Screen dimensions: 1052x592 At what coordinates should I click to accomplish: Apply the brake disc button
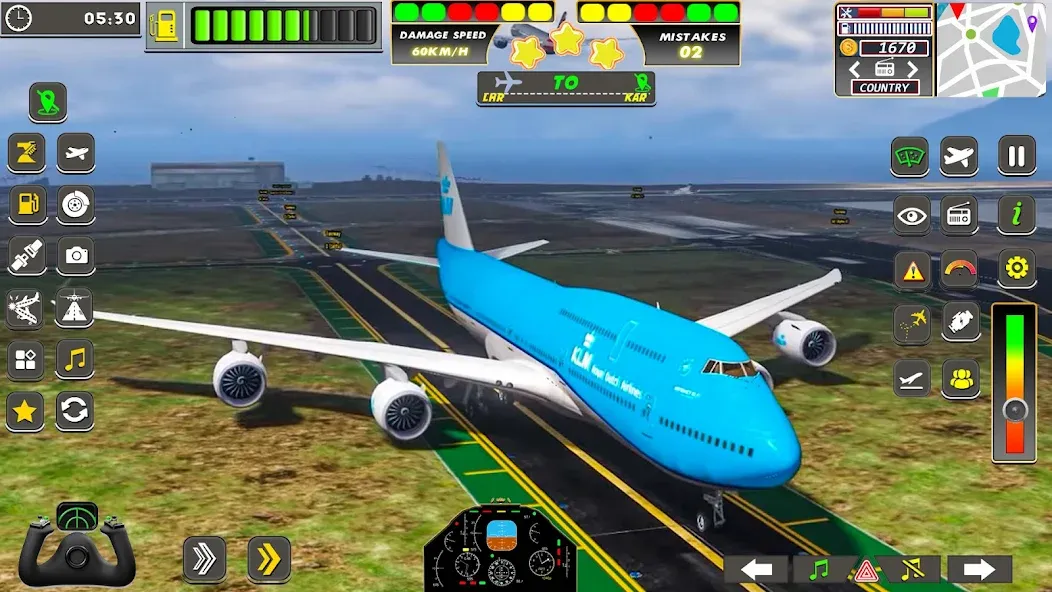(75, 205)
